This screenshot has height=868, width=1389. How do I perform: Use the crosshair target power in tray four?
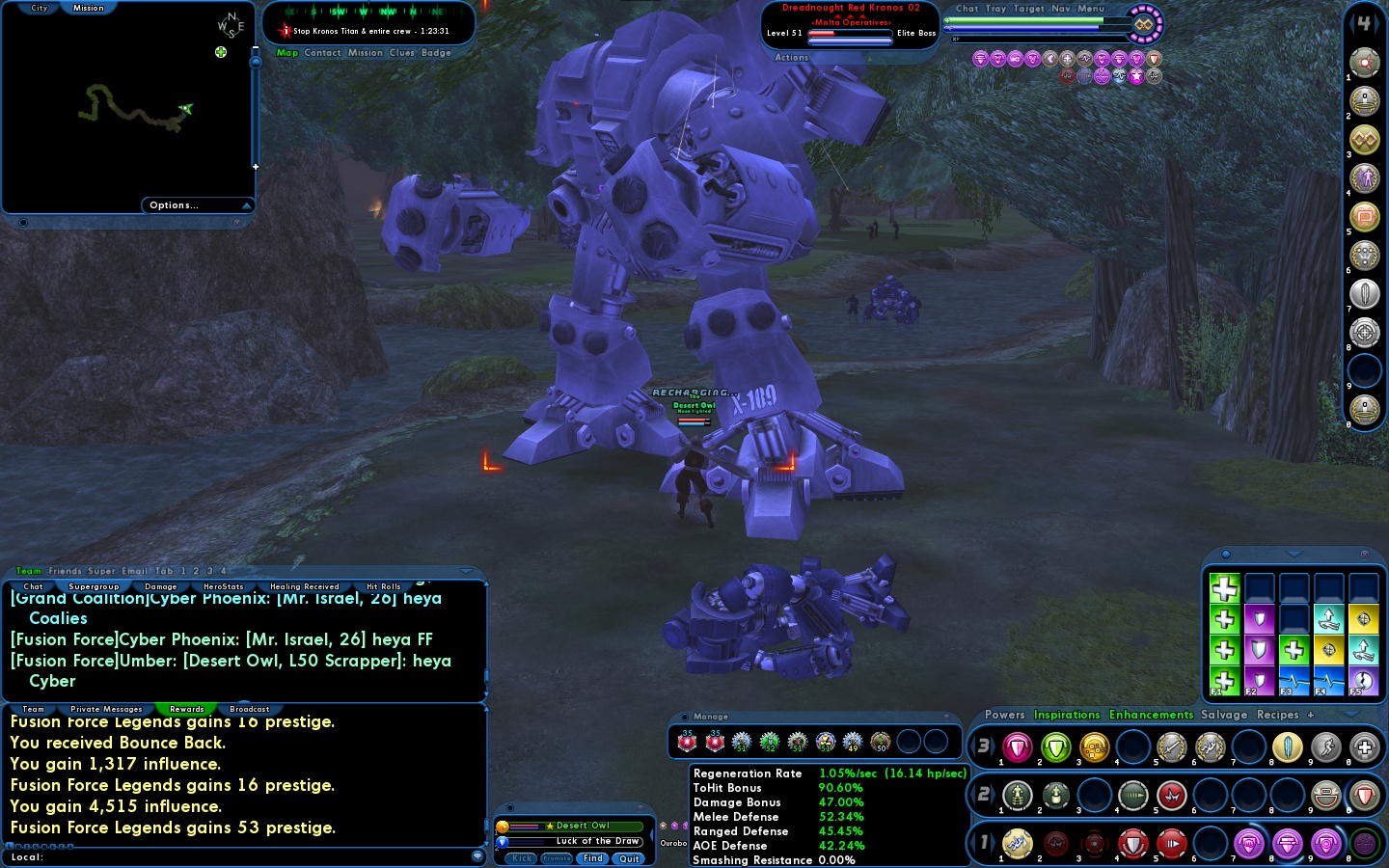1364,333
